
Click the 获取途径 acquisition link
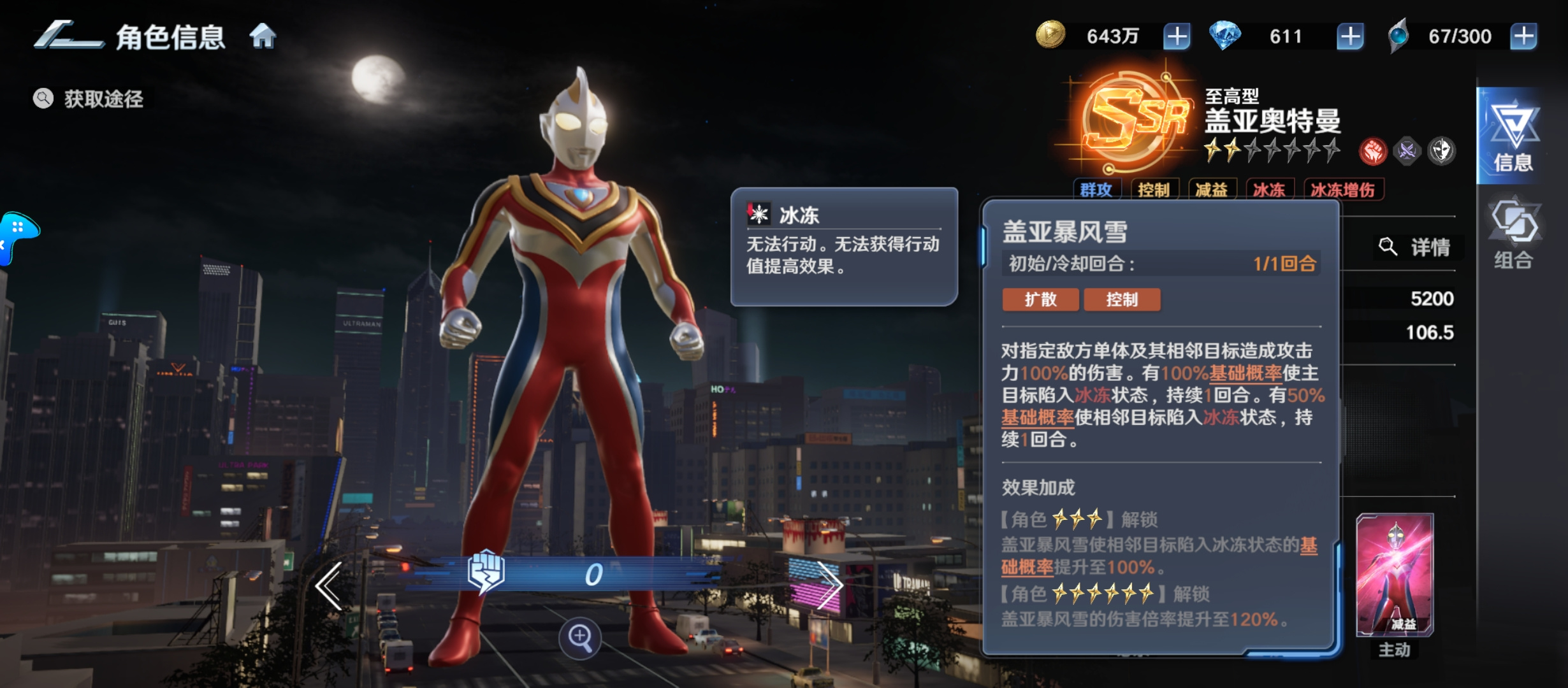coord(102,99)
